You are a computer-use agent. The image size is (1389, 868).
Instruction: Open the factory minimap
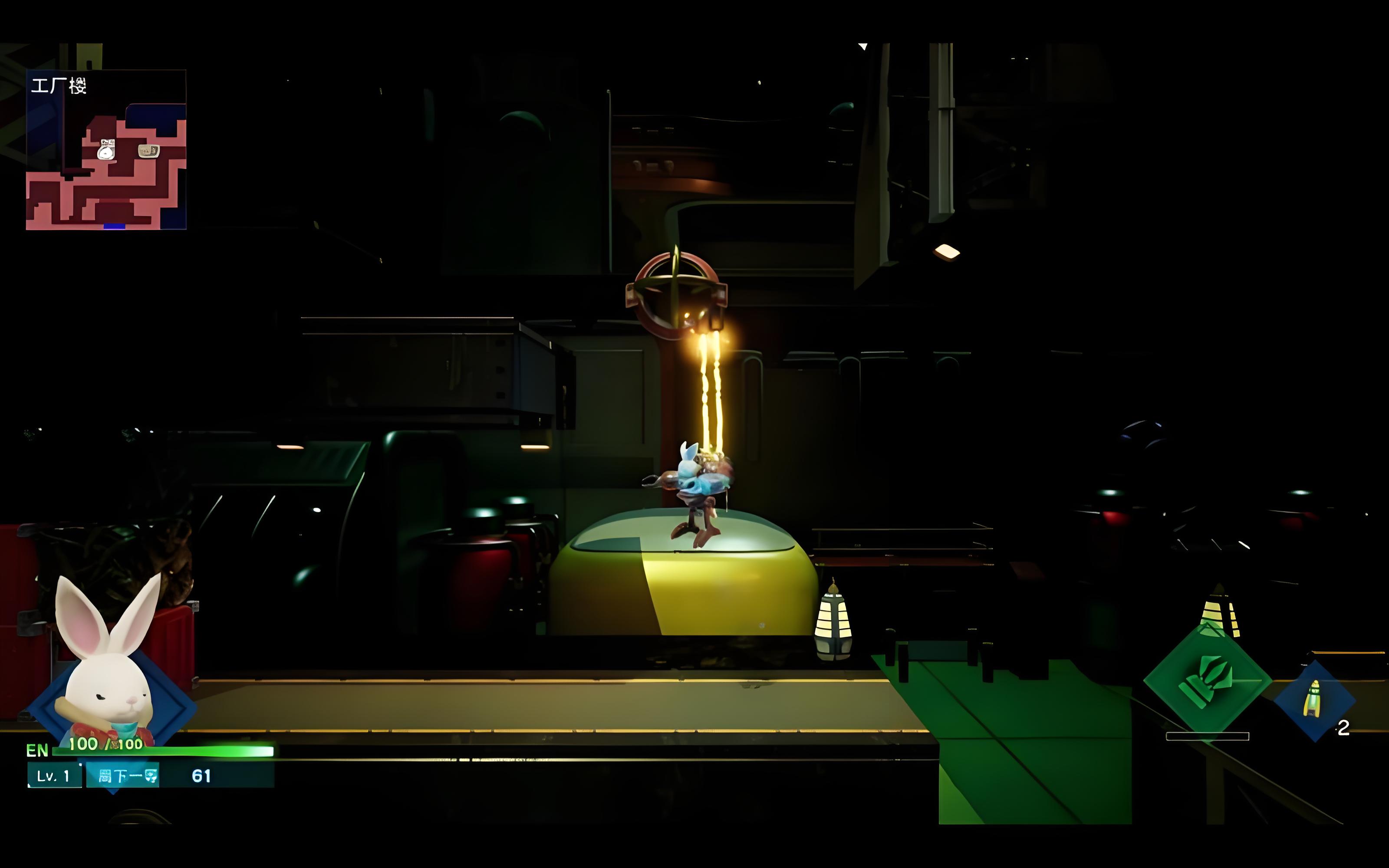tap(106, 150)
